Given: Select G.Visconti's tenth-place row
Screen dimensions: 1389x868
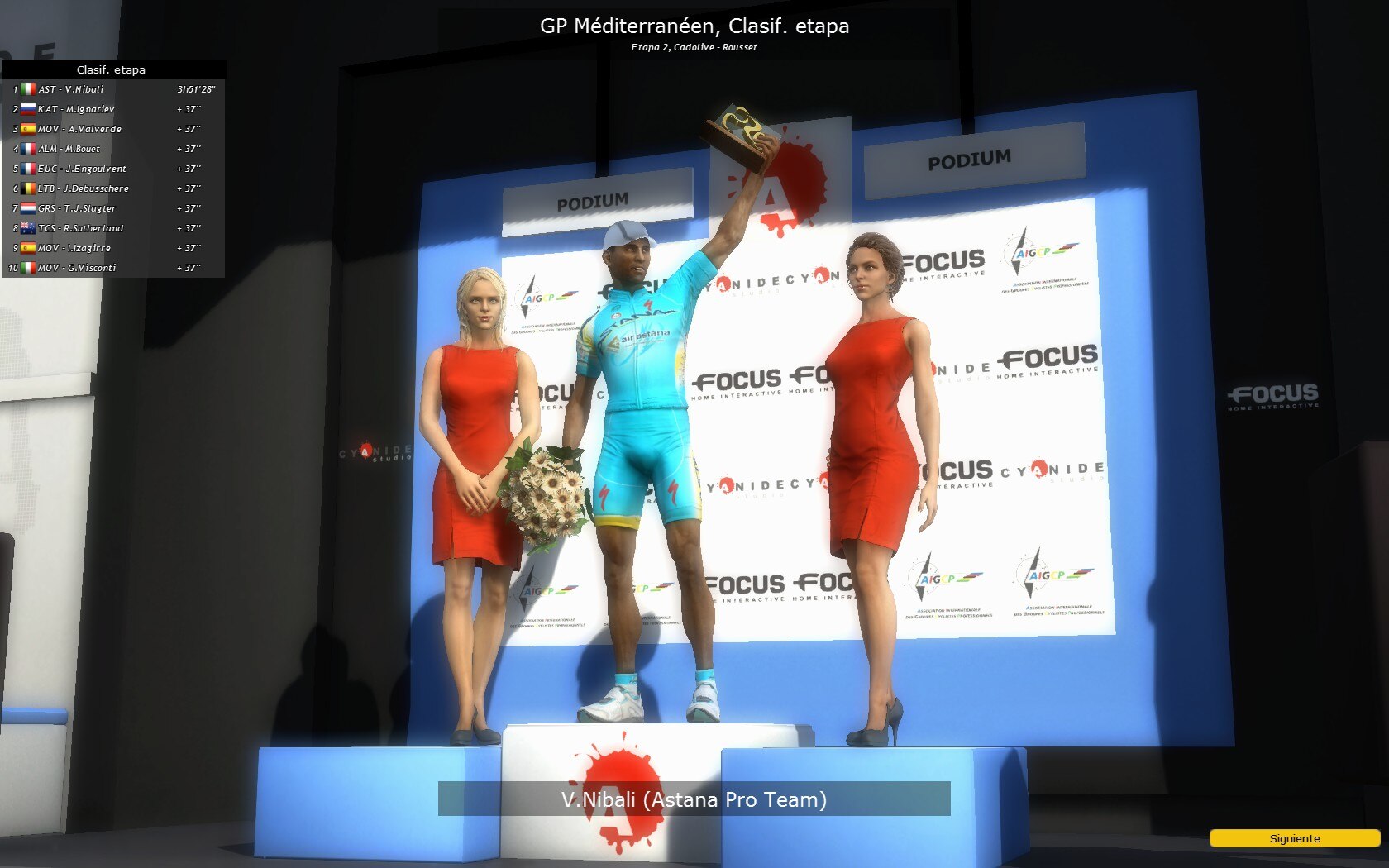Looking at the screenshot, I should pos(113,268).
